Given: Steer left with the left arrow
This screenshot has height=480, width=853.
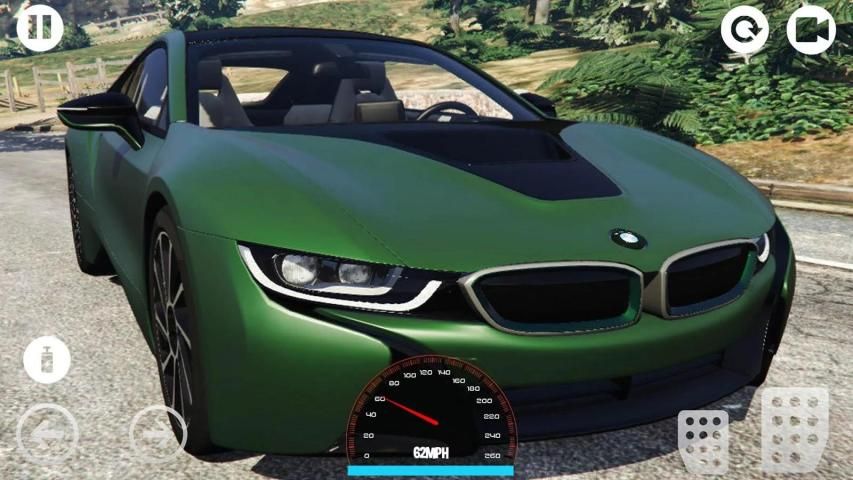Looking at the screenshot, I should pyautogui.click(x=47, y=435).
